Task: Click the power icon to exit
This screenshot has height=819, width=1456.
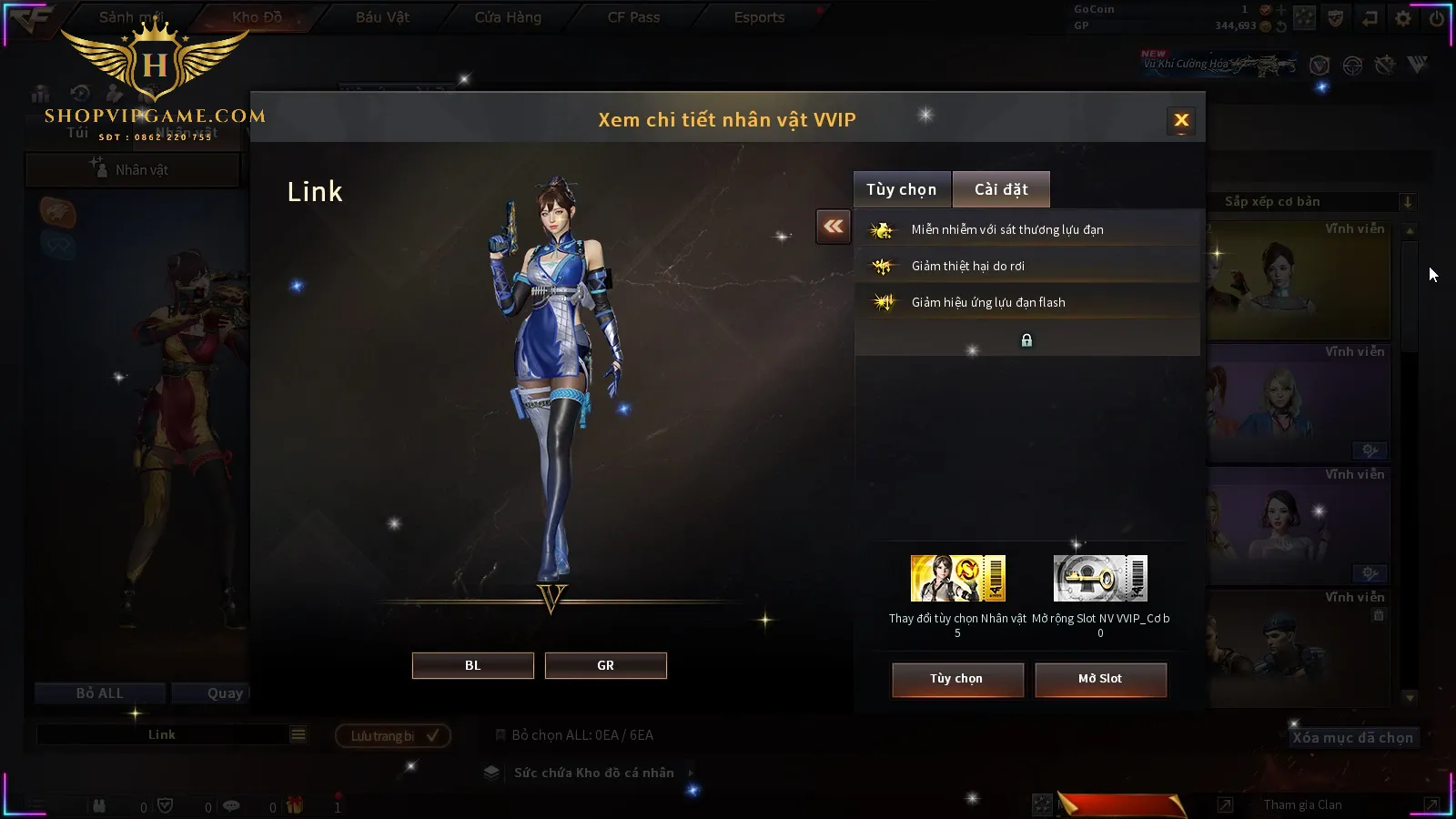Action: pos(1437,18)
